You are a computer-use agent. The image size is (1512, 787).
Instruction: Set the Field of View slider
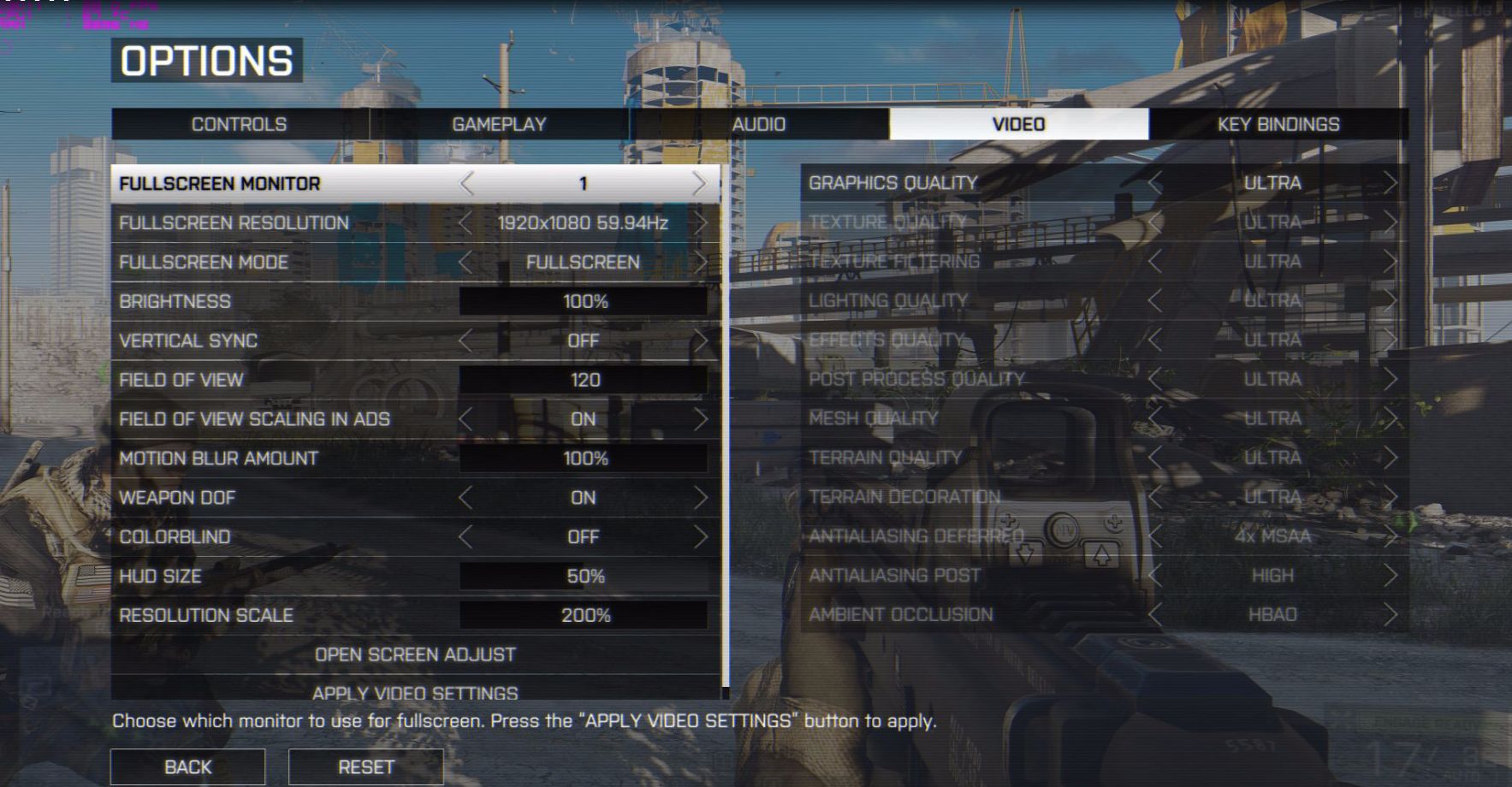click(x=584, y=380)
